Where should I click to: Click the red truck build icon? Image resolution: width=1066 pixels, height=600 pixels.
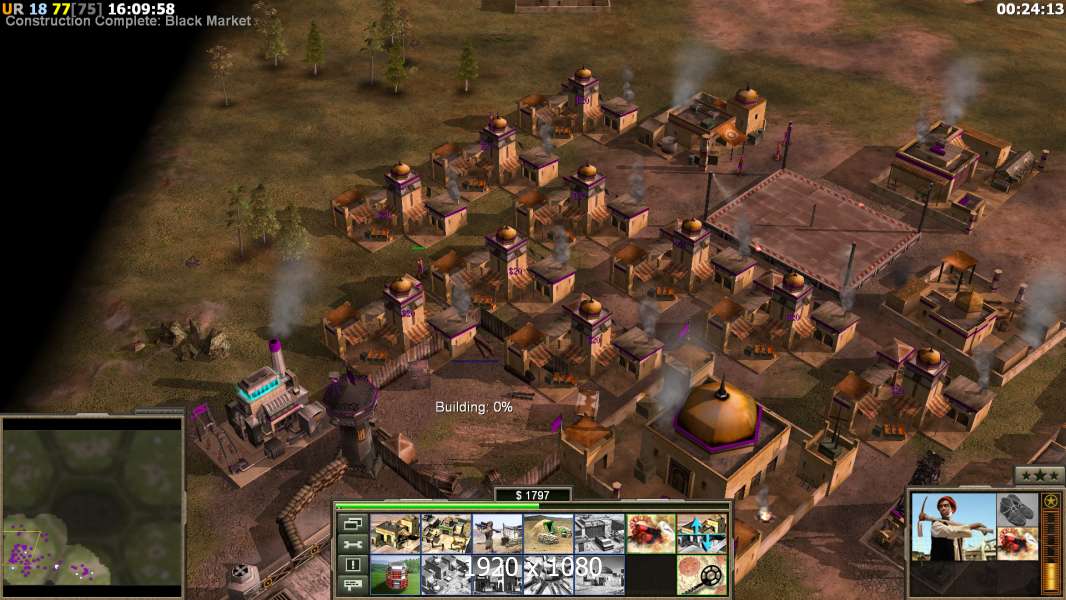tap(395, 574)
